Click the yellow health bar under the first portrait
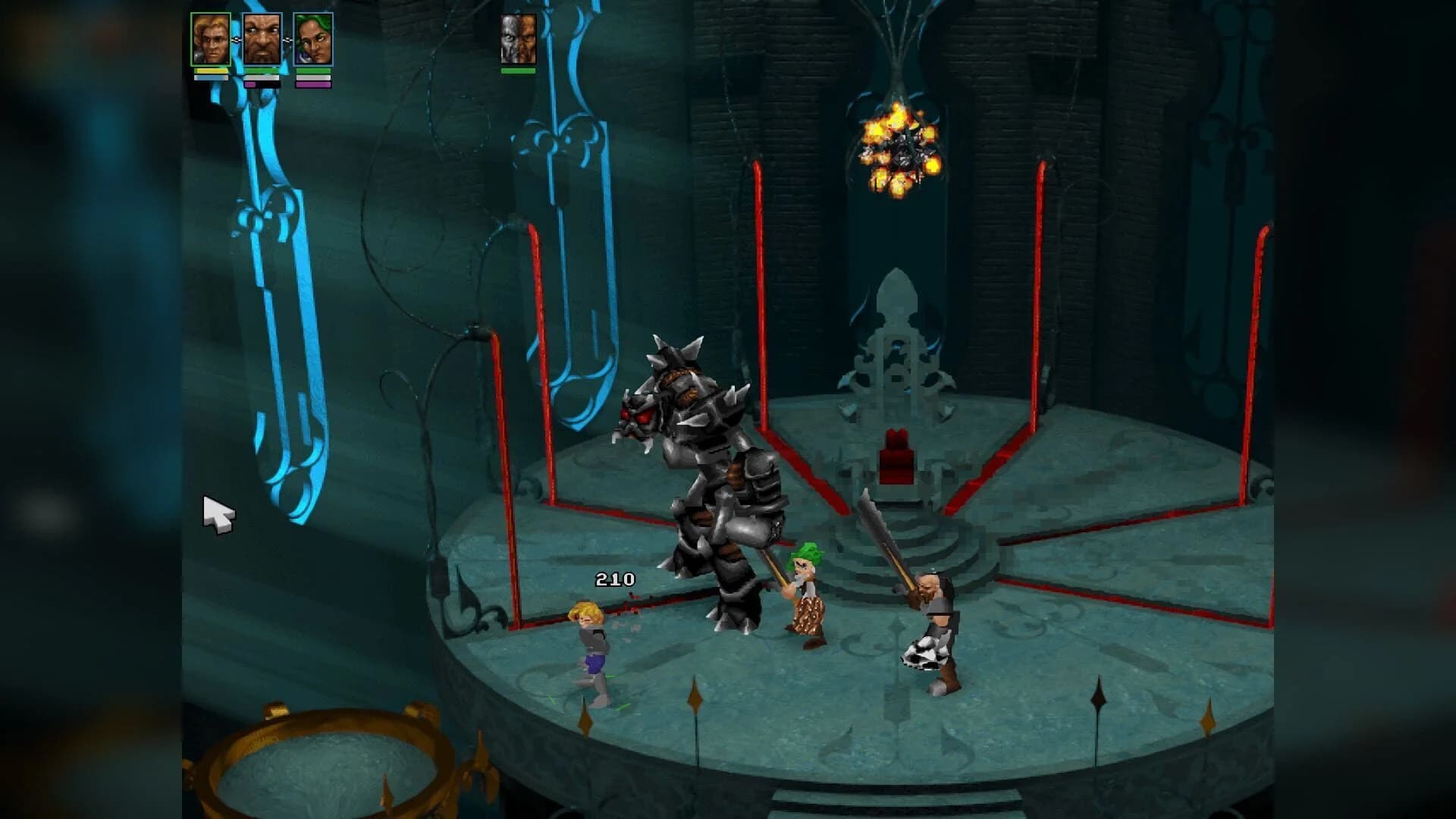Screen dimensions: 1456x819 211,73
